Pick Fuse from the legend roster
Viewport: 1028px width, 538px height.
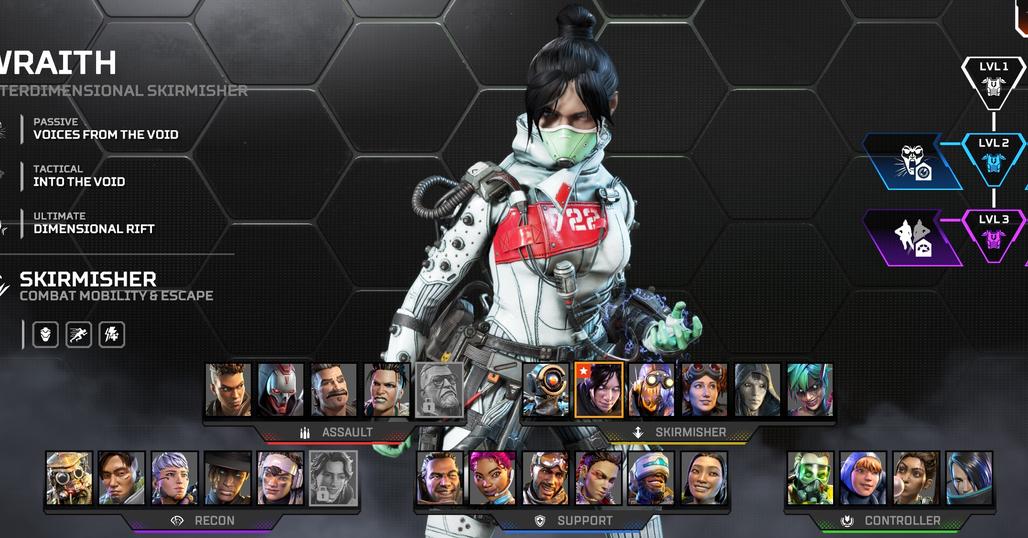pyautogui.click(x=334, y=390)
